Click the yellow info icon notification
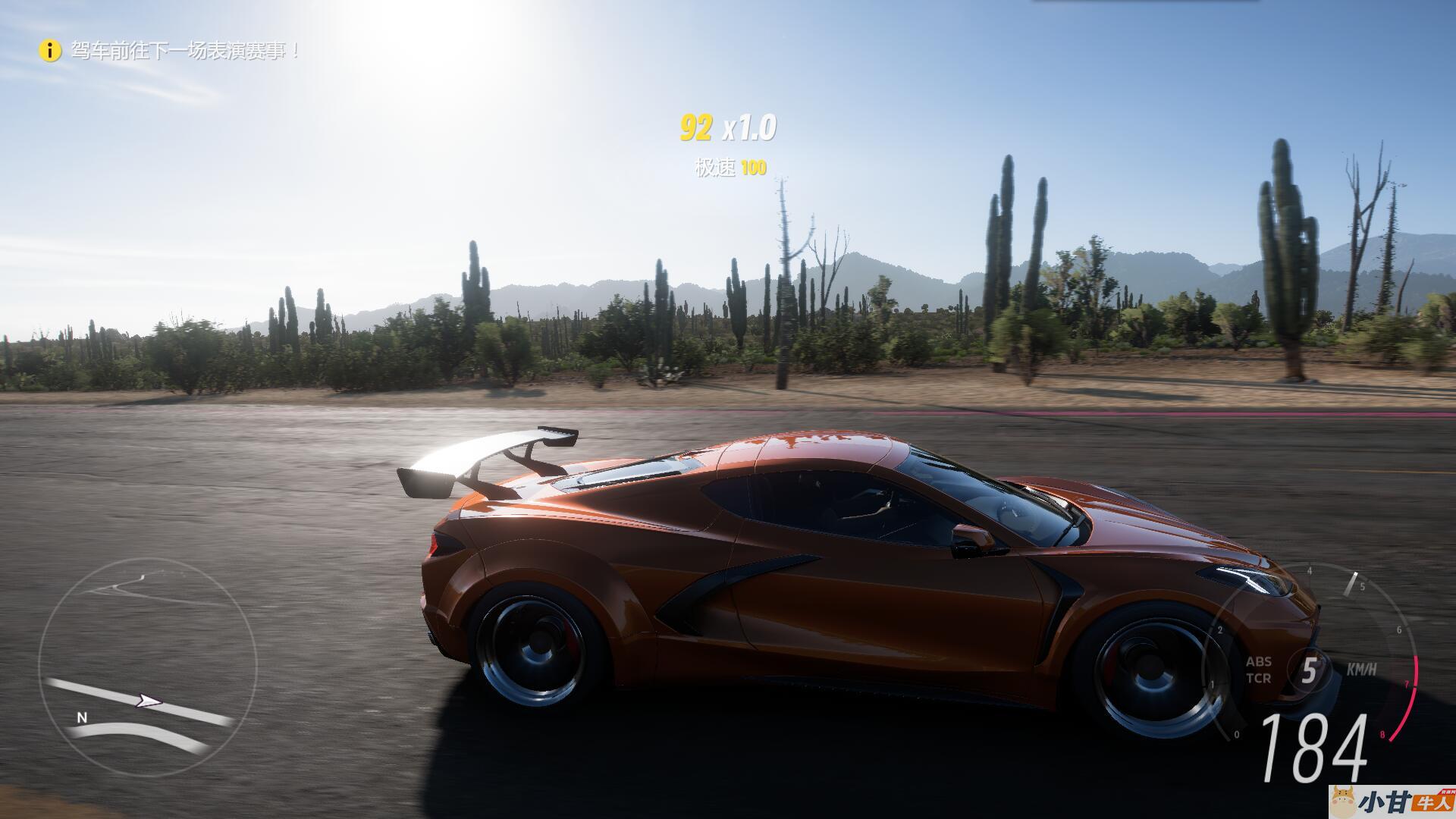This screenshot has height=819, width=1456. 50,51
